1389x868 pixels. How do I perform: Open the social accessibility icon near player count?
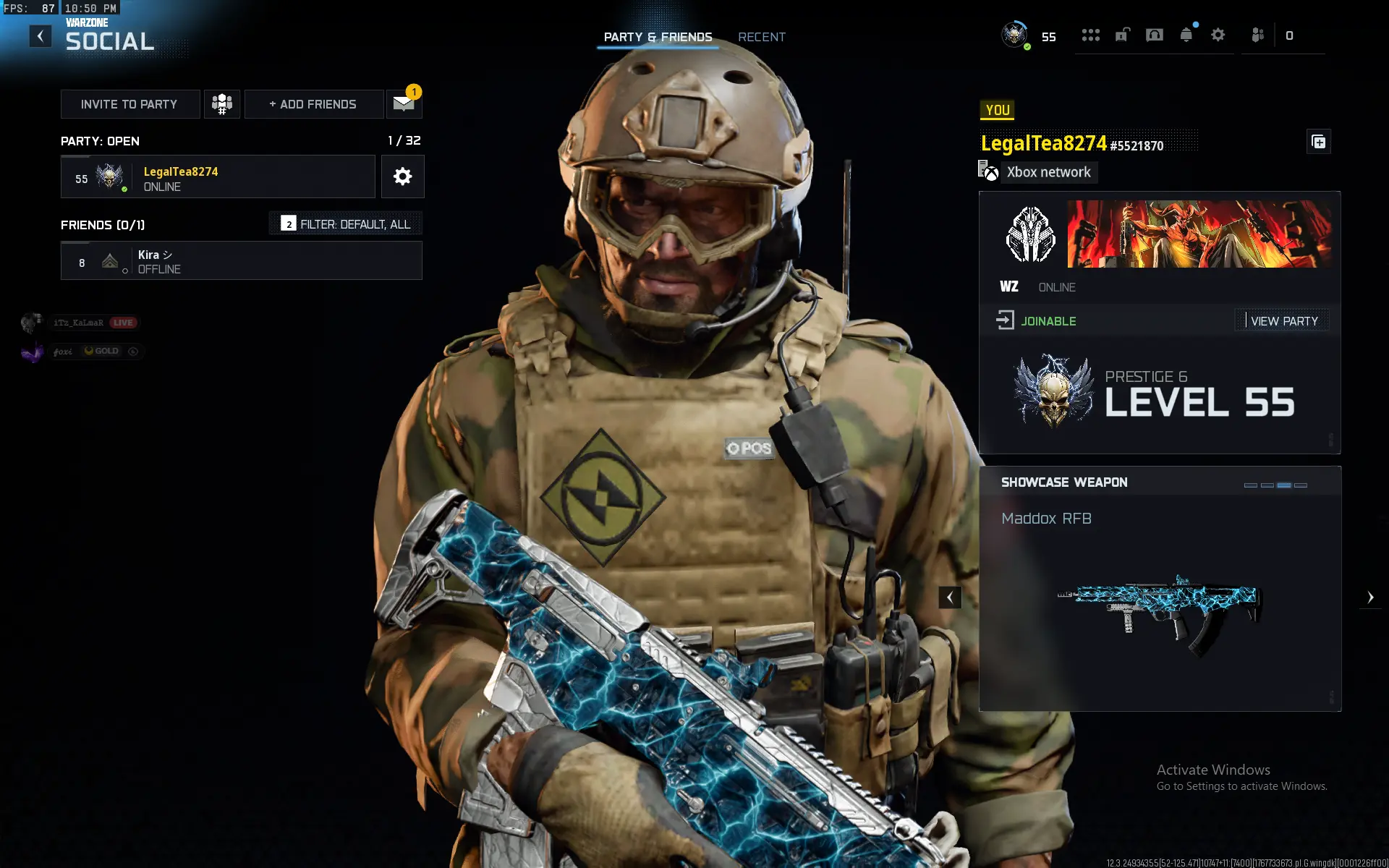1257,35
